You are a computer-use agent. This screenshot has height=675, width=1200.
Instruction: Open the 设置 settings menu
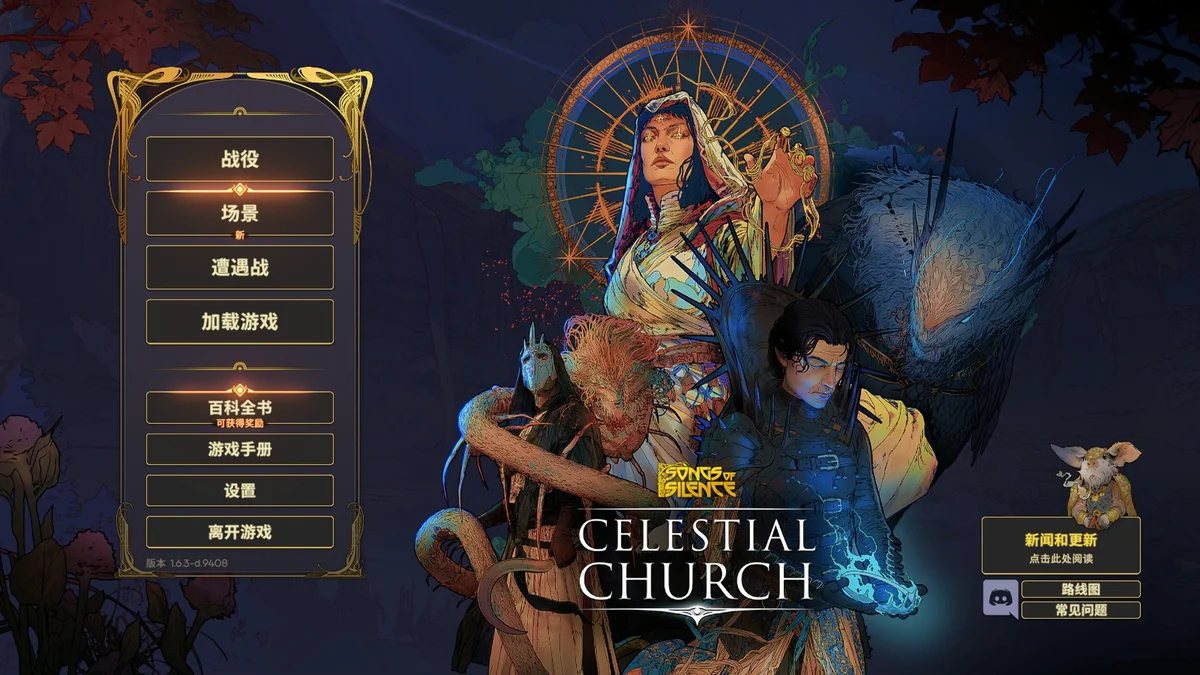[x=240, y=491]
